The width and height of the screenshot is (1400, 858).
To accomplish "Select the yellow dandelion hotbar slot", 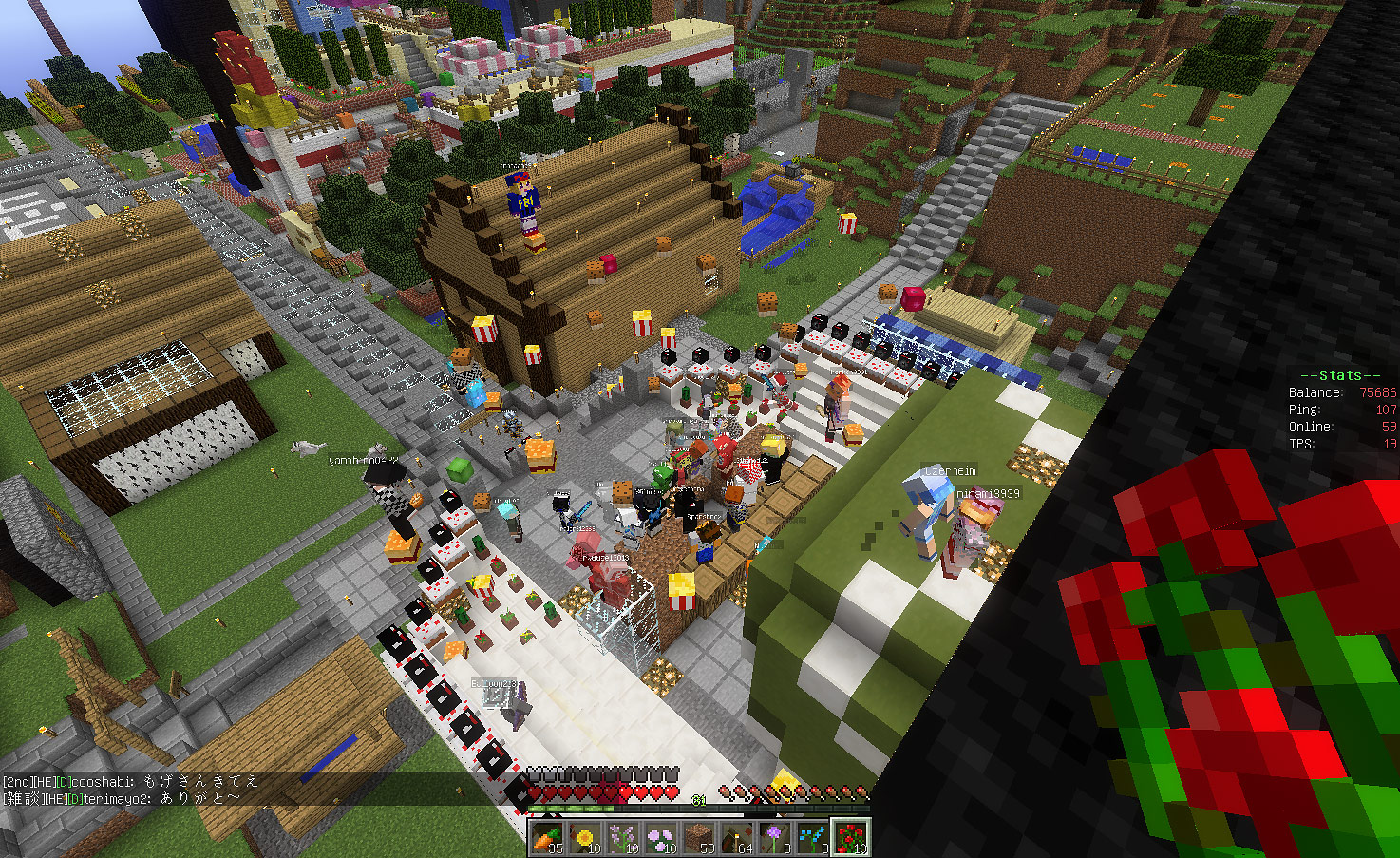I will tap(584, 837).
